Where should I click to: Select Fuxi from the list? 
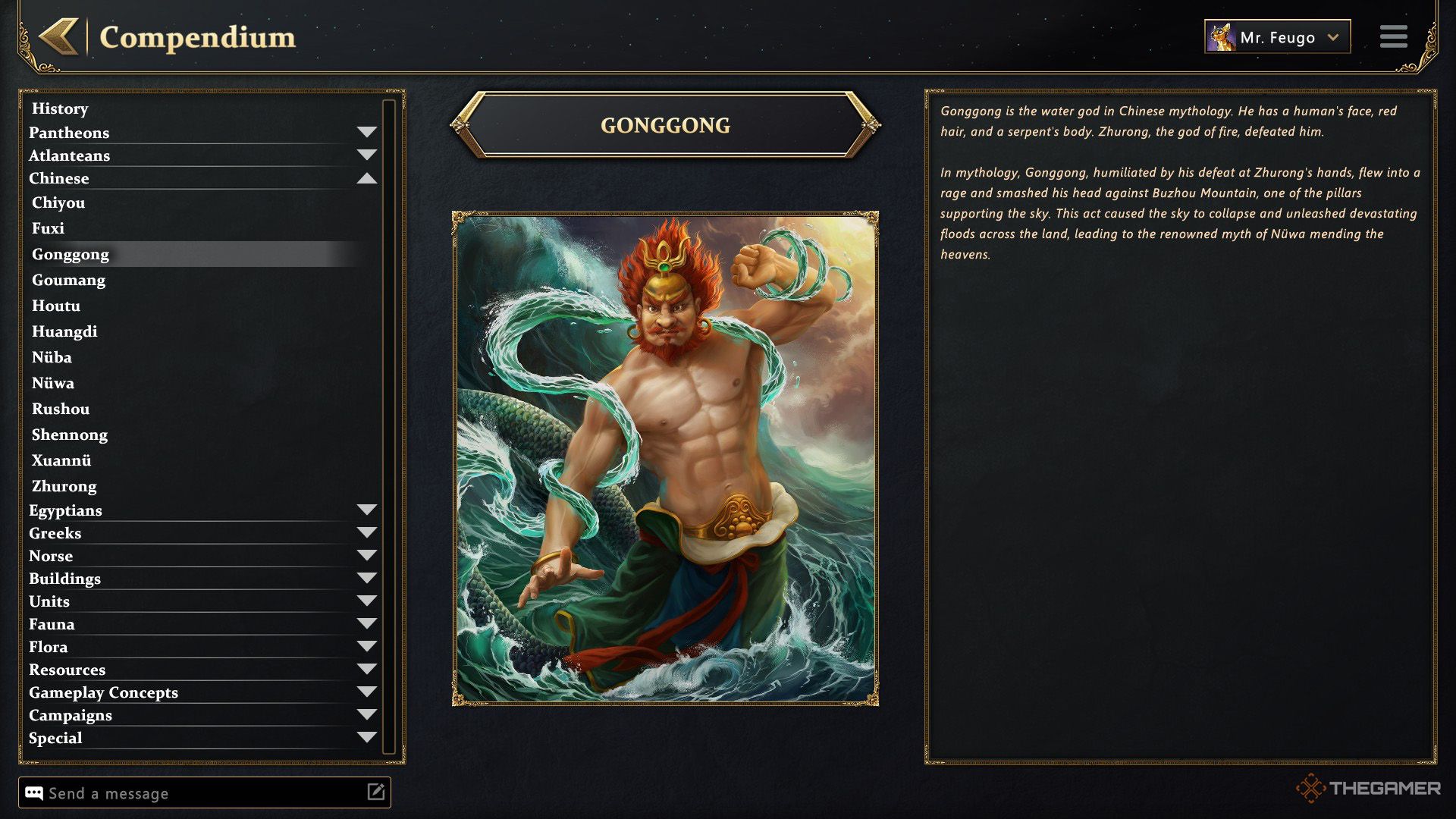tap(48, 228)
